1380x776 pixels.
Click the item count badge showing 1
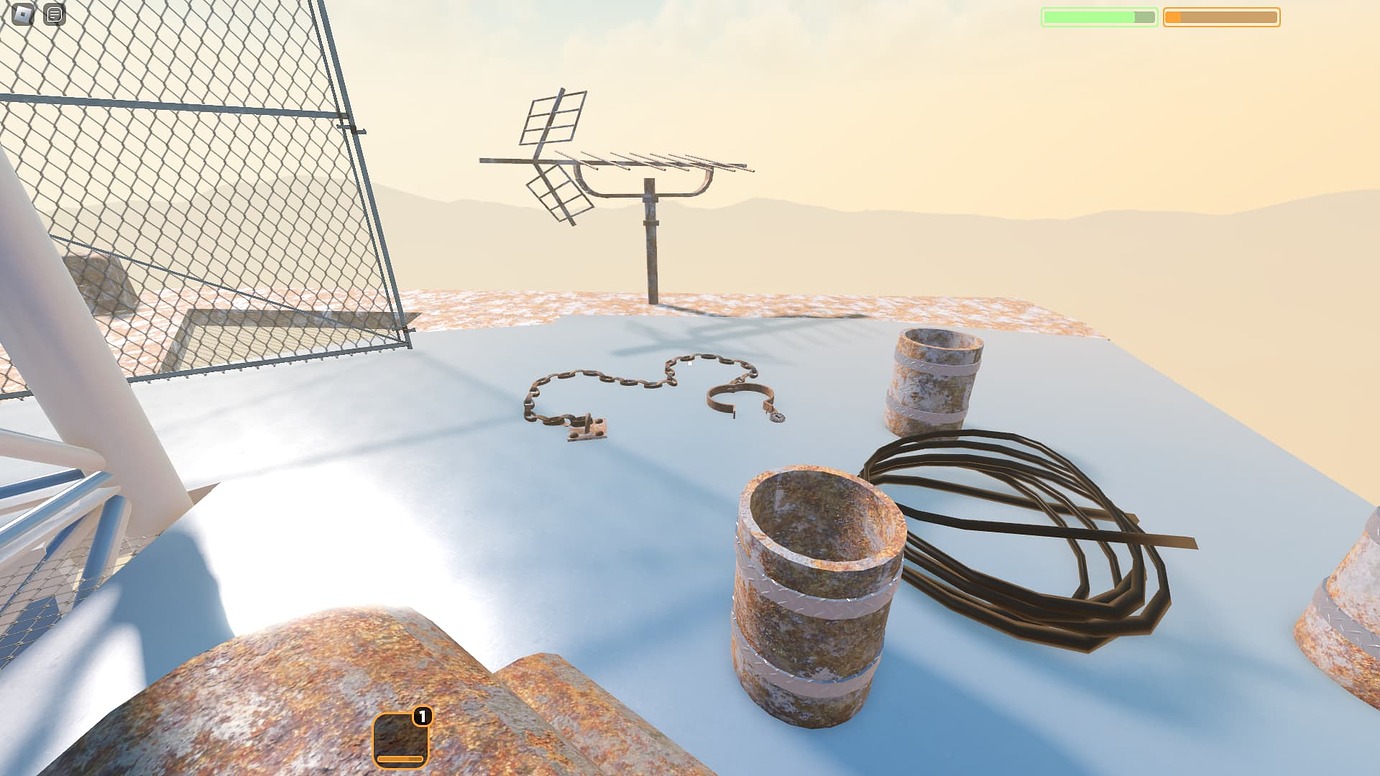[x=422, y=715]
